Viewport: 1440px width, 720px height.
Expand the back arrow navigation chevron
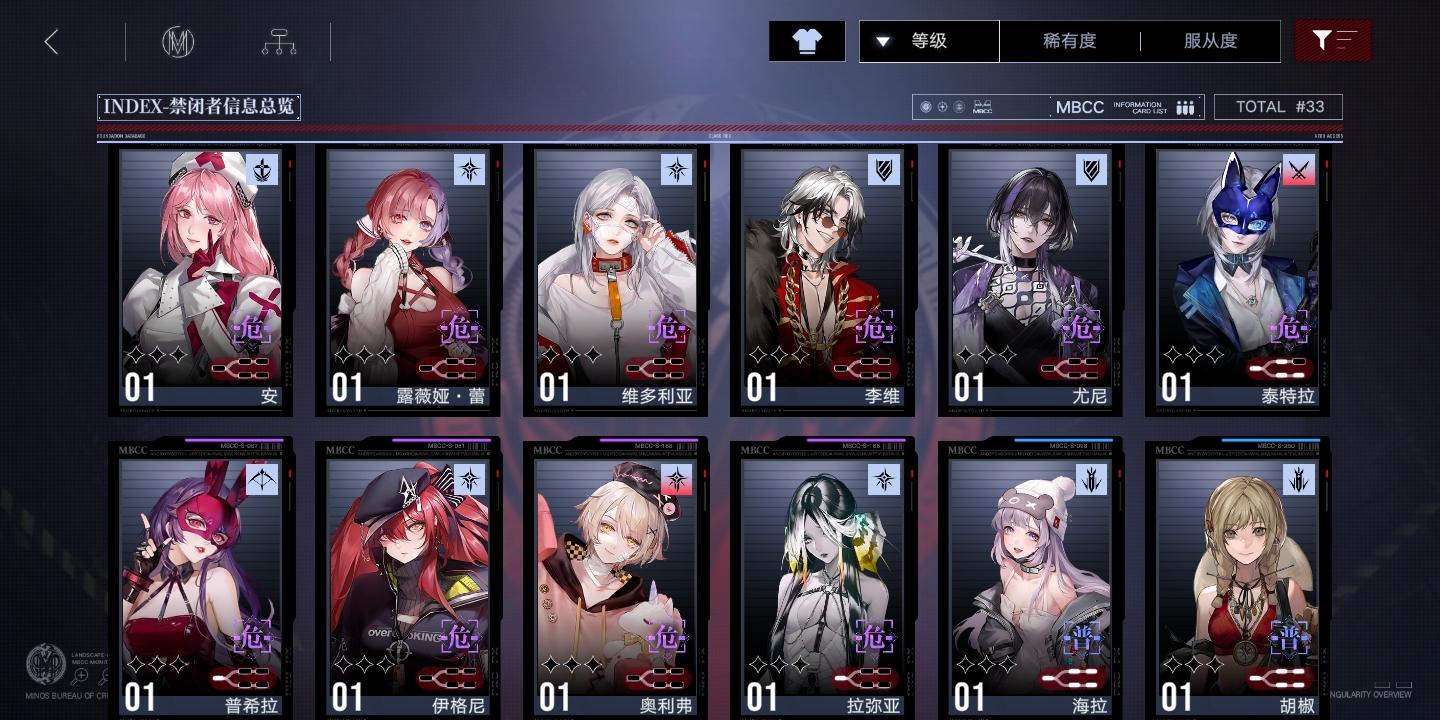click(x=51, y=41)
